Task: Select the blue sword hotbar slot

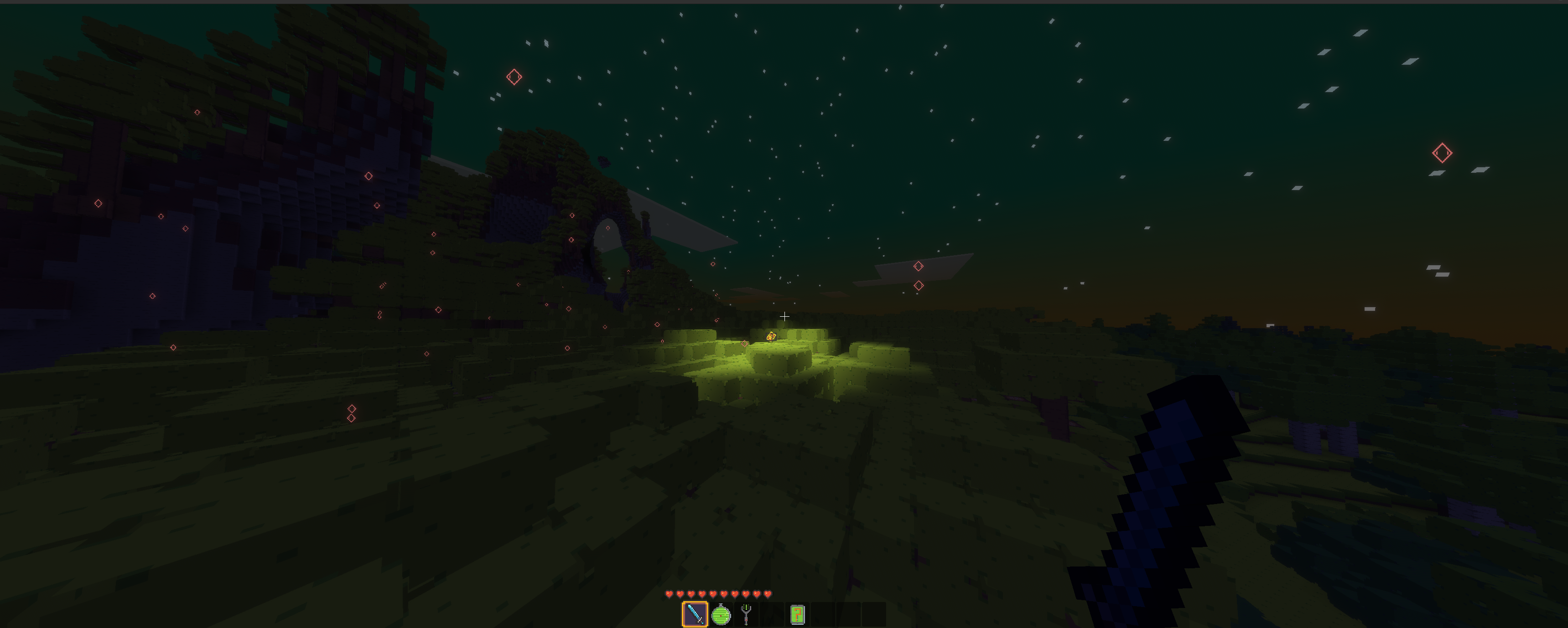Action: tap(695, 614)
